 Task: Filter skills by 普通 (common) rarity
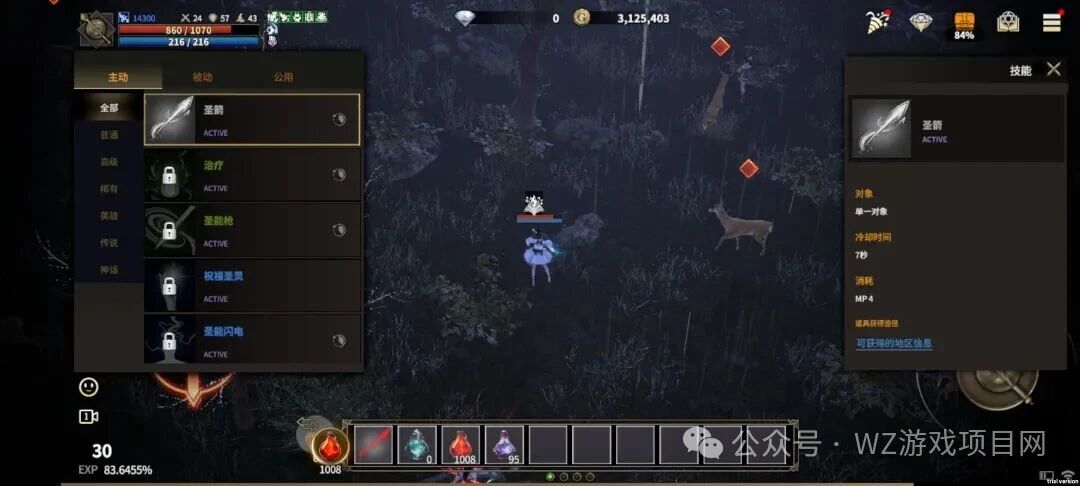[x=109, y=135]
